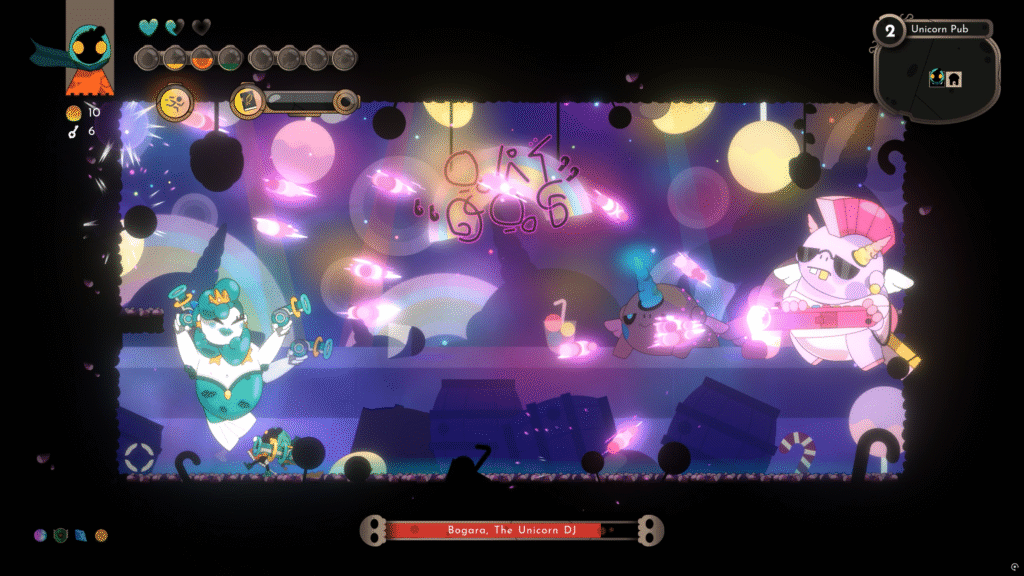Screen dimensions: 1024x576
Task: Click the green-filled potion orb slot
Action: click(x=229, y=57)
